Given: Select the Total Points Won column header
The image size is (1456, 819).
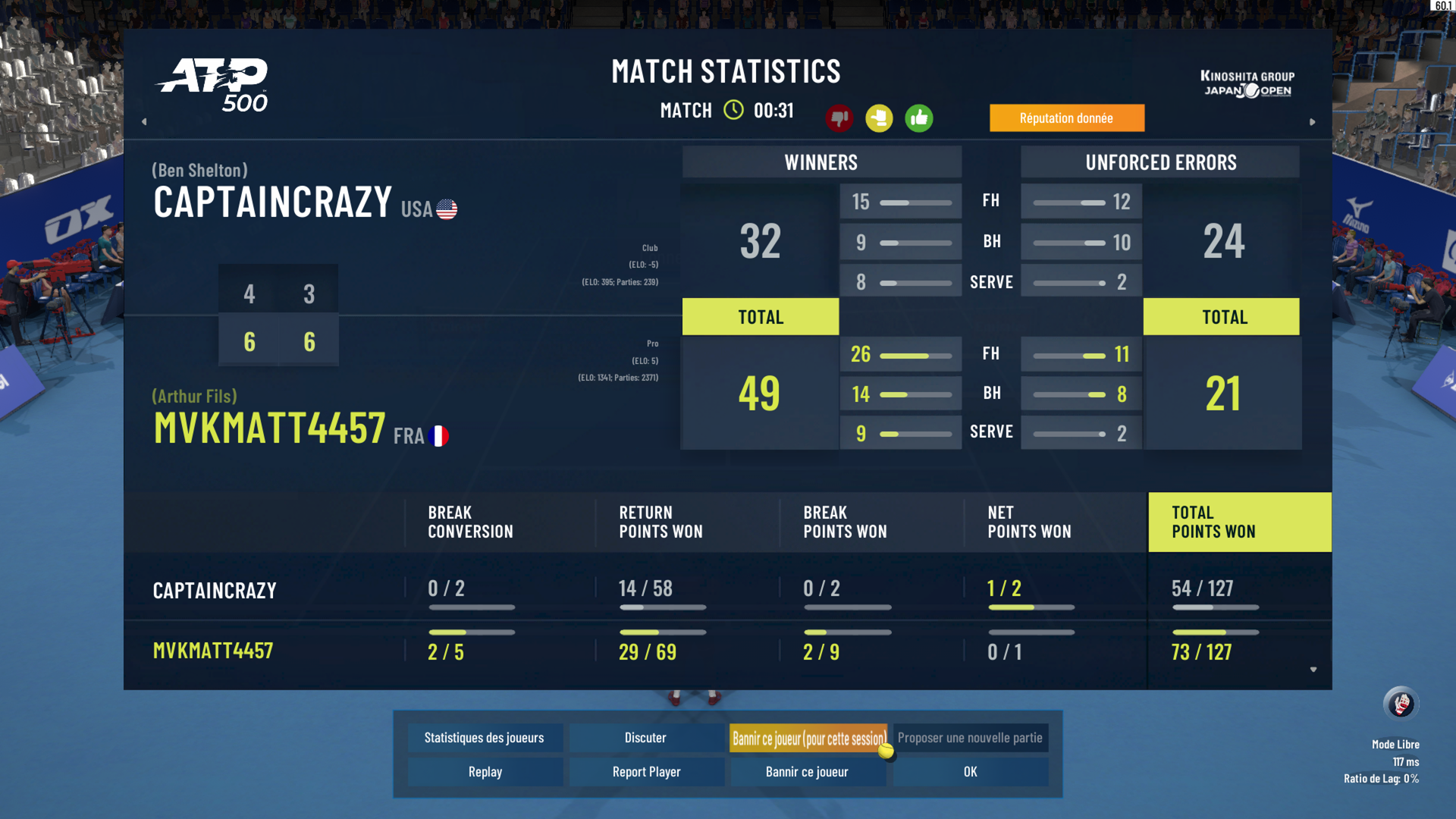Looking at the screenshot, I should pyautogui.click(x=1239, y=522).
